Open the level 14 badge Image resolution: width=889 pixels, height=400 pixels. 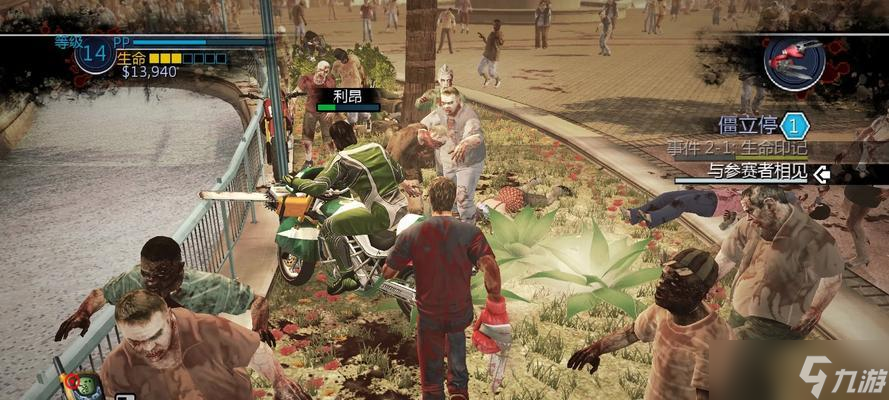pos(92,57)
